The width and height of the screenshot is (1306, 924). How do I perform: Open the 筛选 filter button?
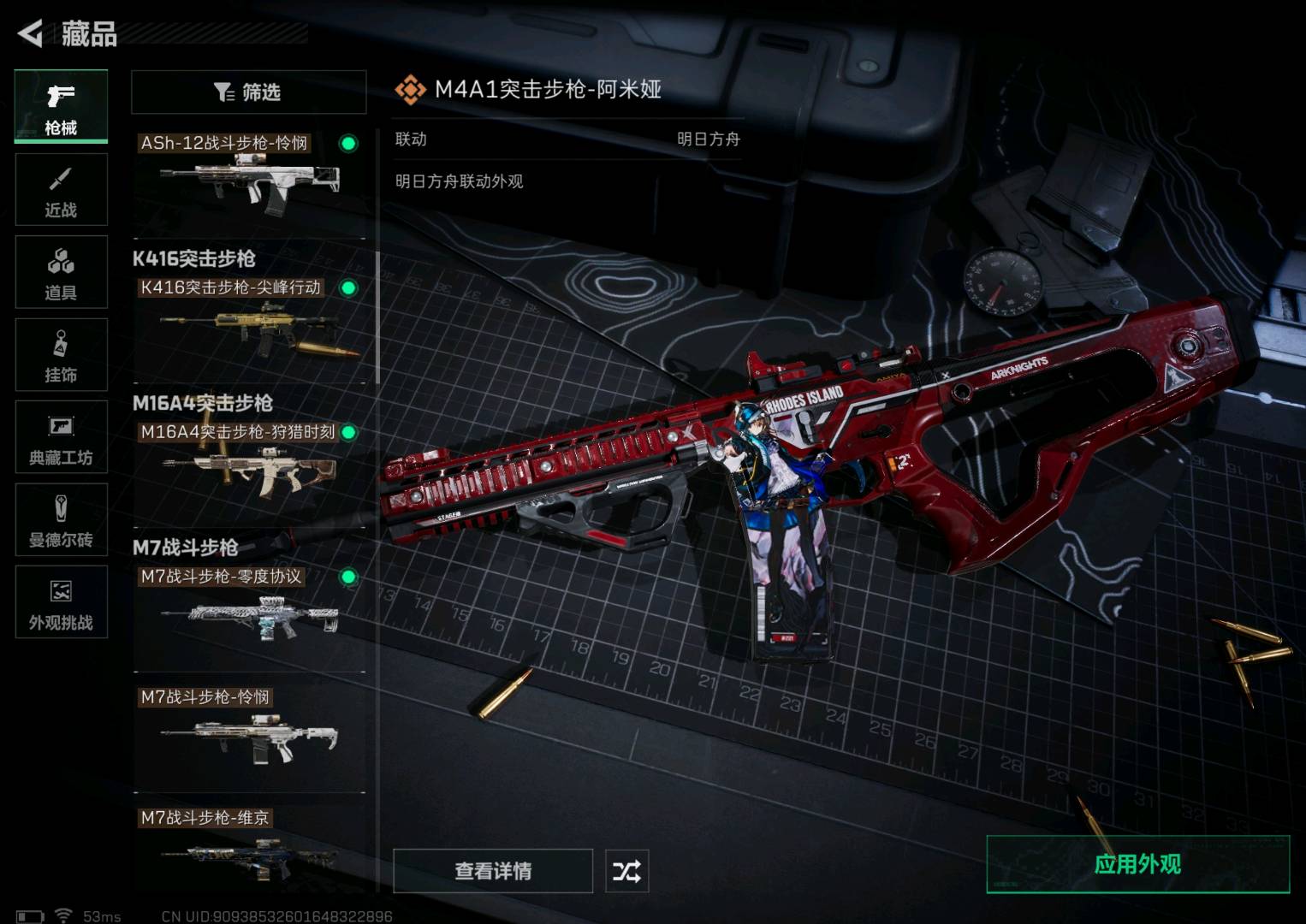pyautogui.click(x=248, y=92)
